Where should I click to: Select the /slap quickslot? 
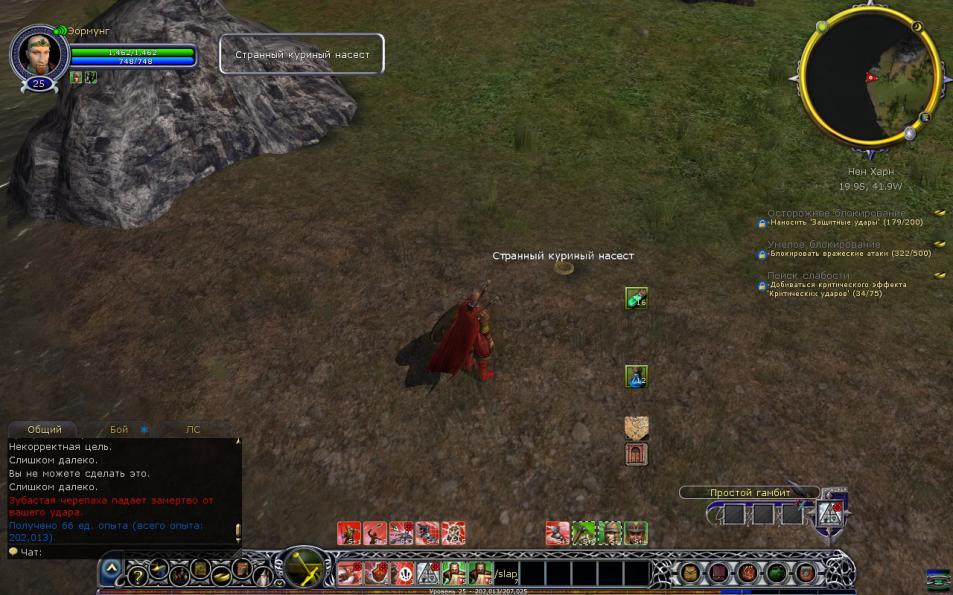[506, 573]
